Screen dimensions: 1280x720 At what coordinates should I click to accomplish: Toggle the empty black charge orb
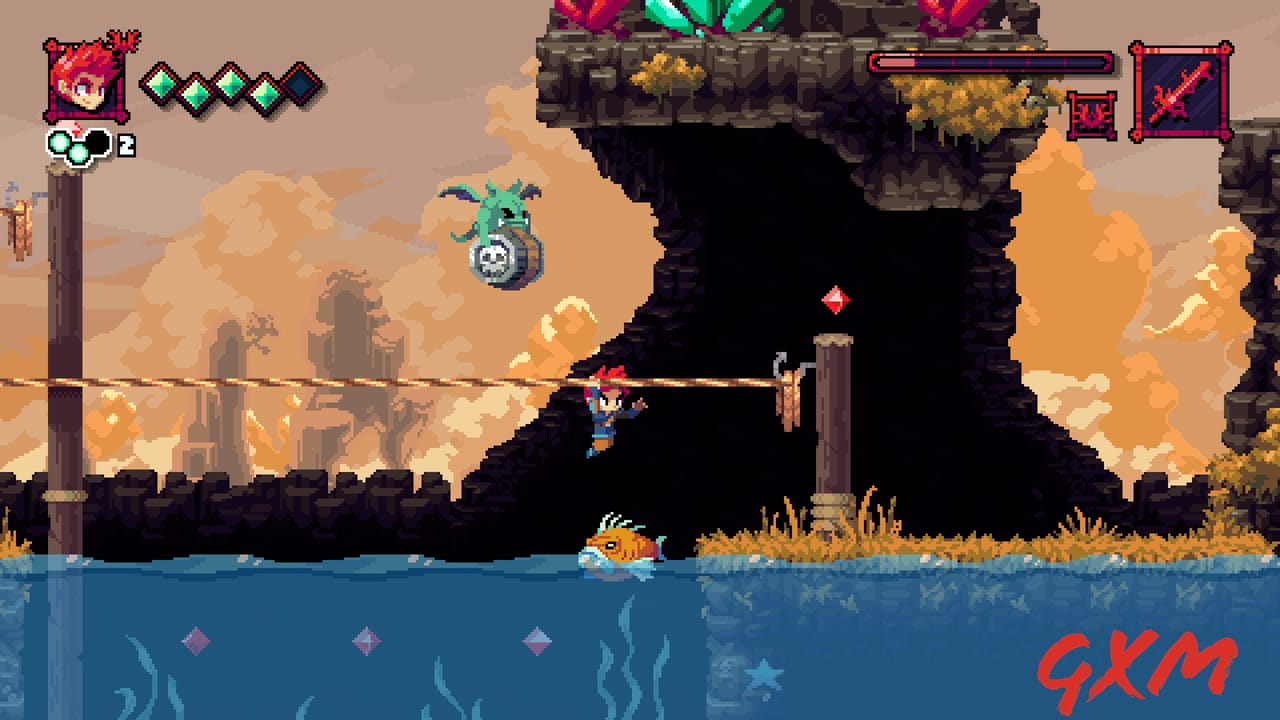click(x=98, y=141)
